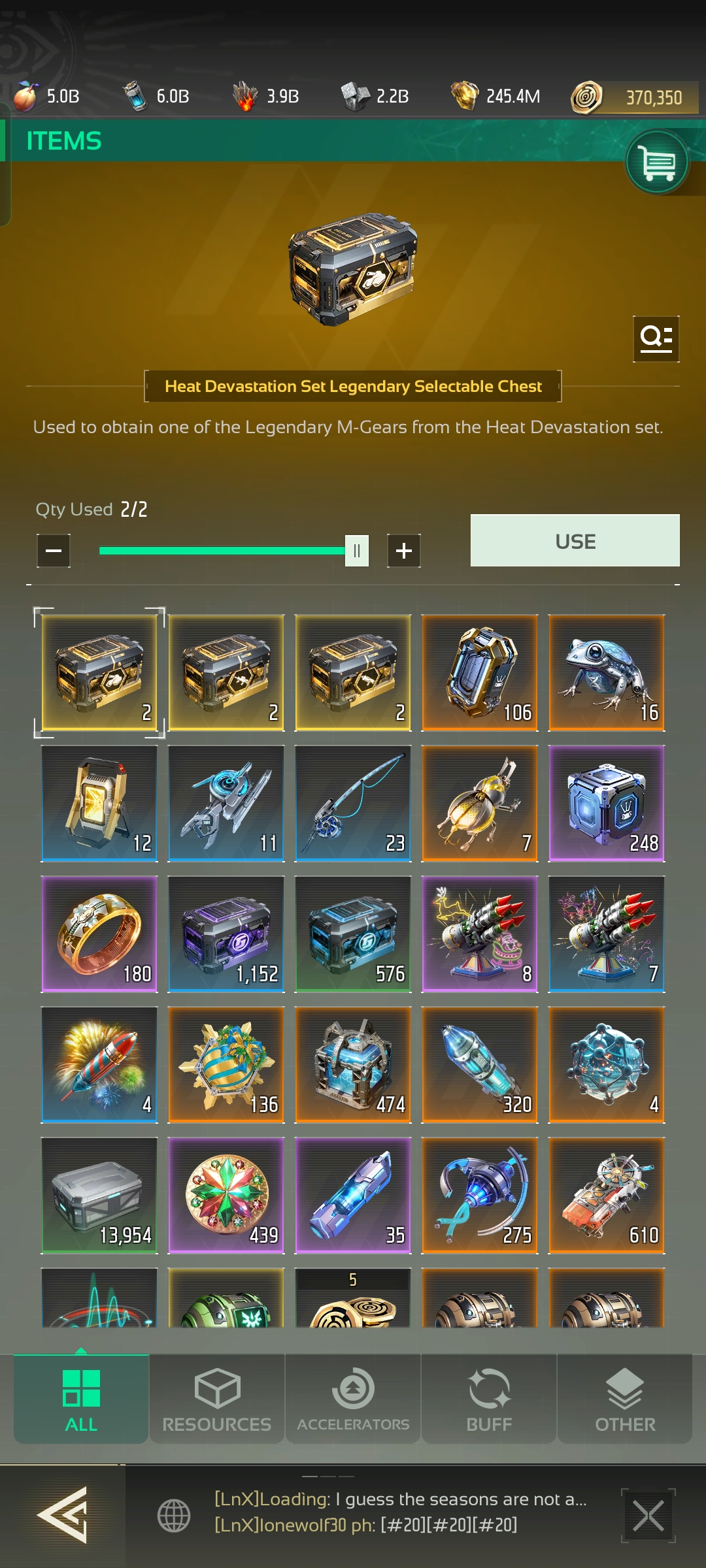This screenshot has height=1568, width=706.
Task: Select the golden beetle item slot
Action: point(480,803)
